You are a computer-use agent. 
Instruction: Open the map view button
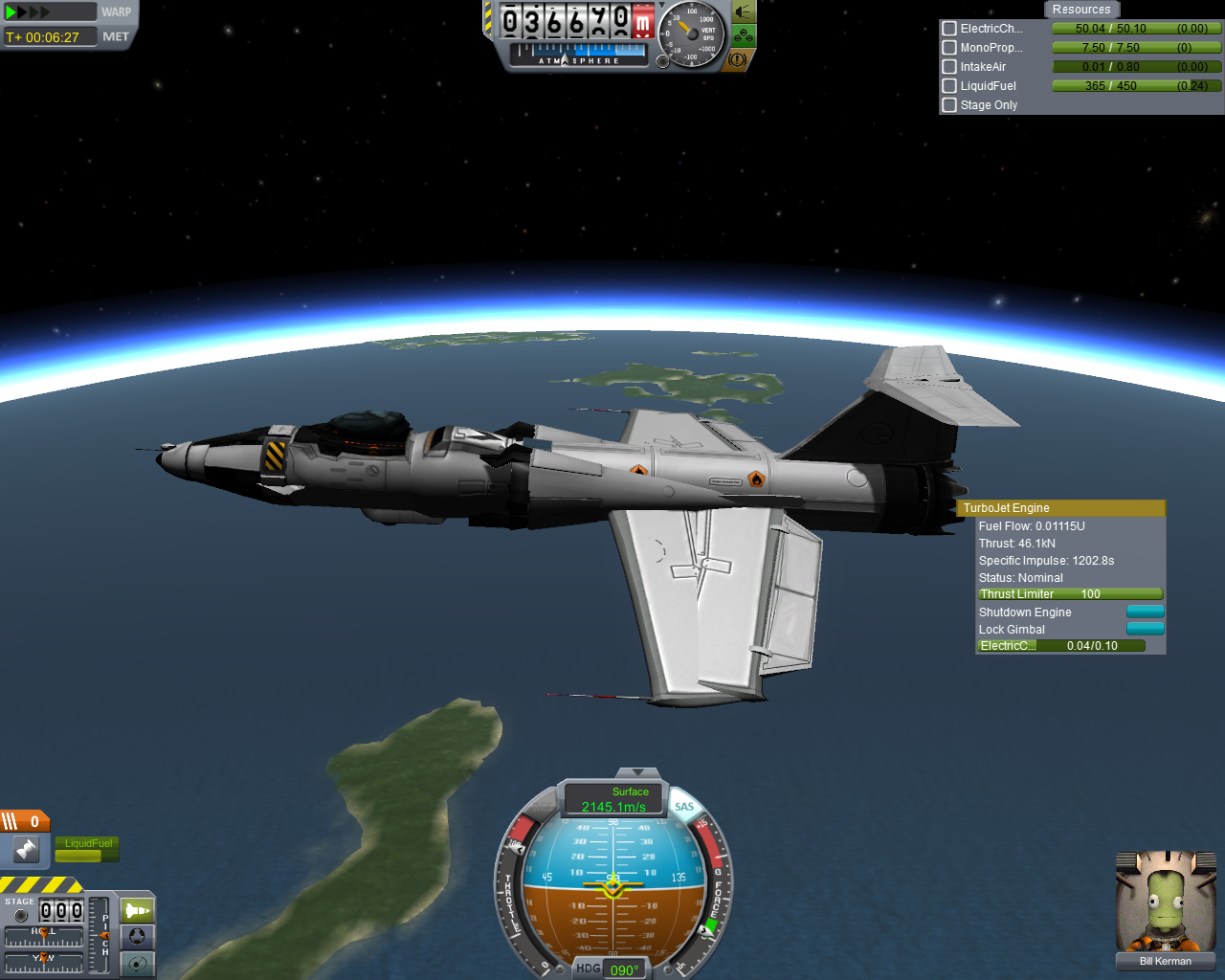pyautogui.click(x=138, y=964)
